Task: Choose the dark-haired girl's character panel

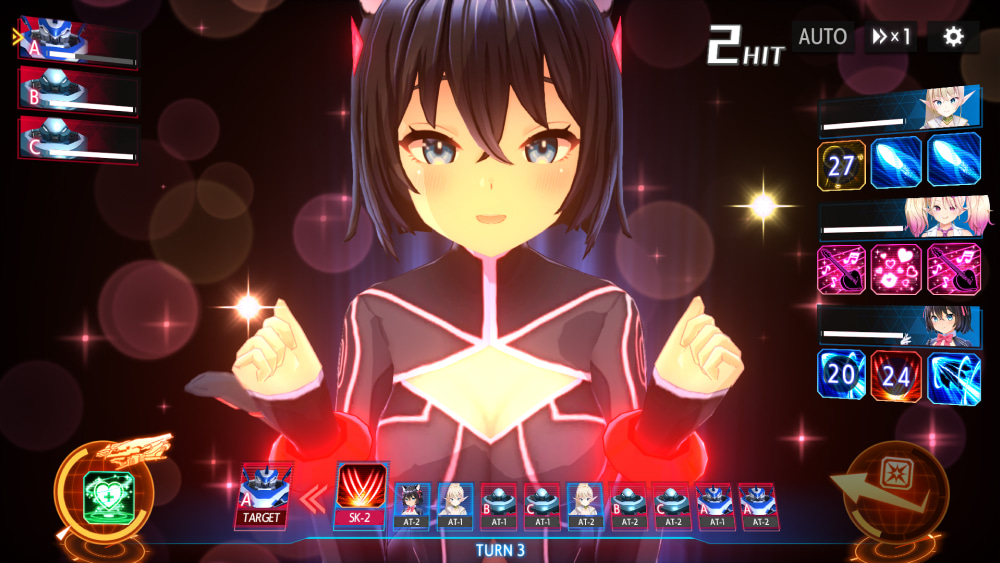Action: (x=899, y=326)
